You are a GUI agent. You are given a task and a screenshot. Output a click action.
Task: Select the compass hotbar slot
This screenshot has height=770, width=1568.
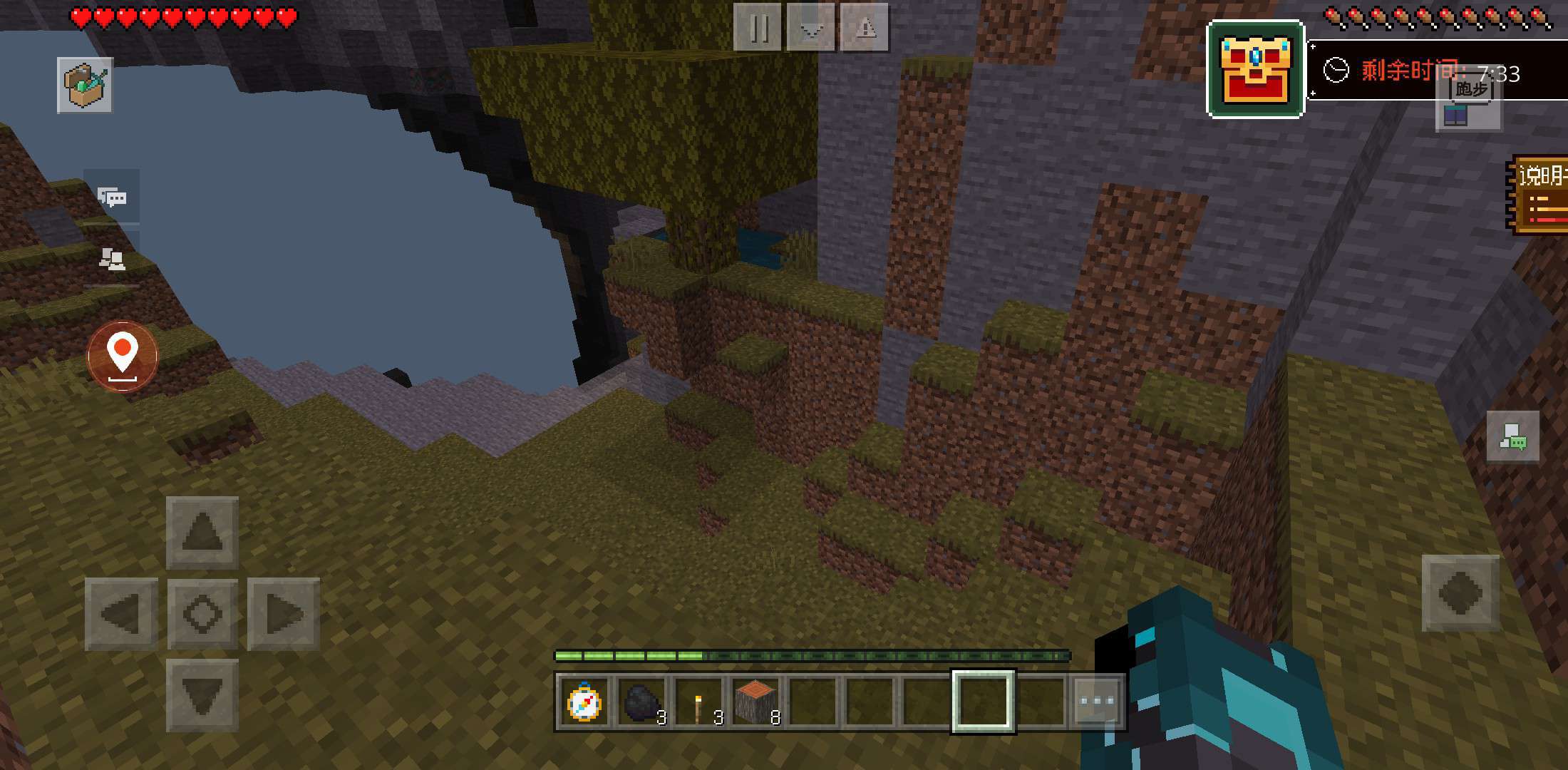pos(584,702)
